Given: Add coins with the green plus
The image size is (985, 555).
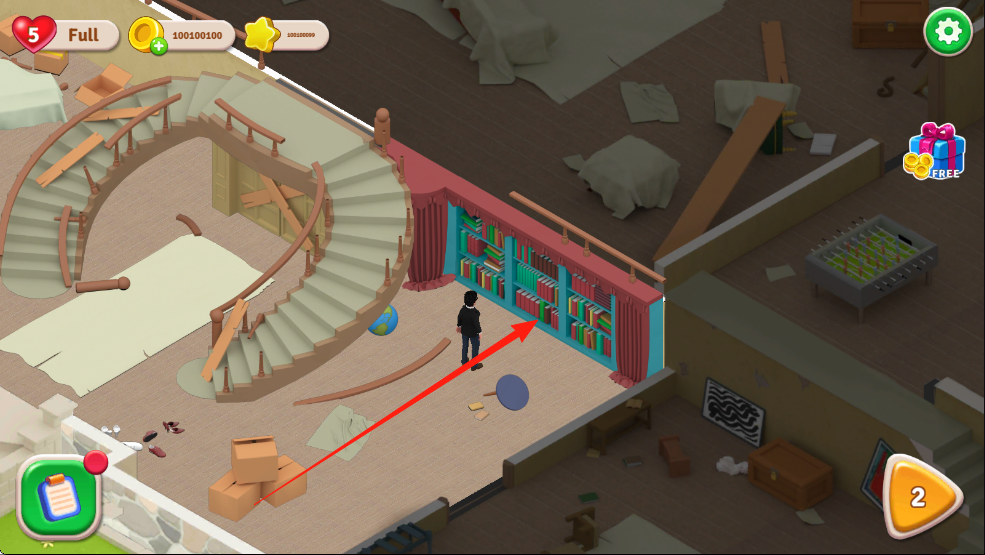Looking at the screenshot, I should click(158, 46).
